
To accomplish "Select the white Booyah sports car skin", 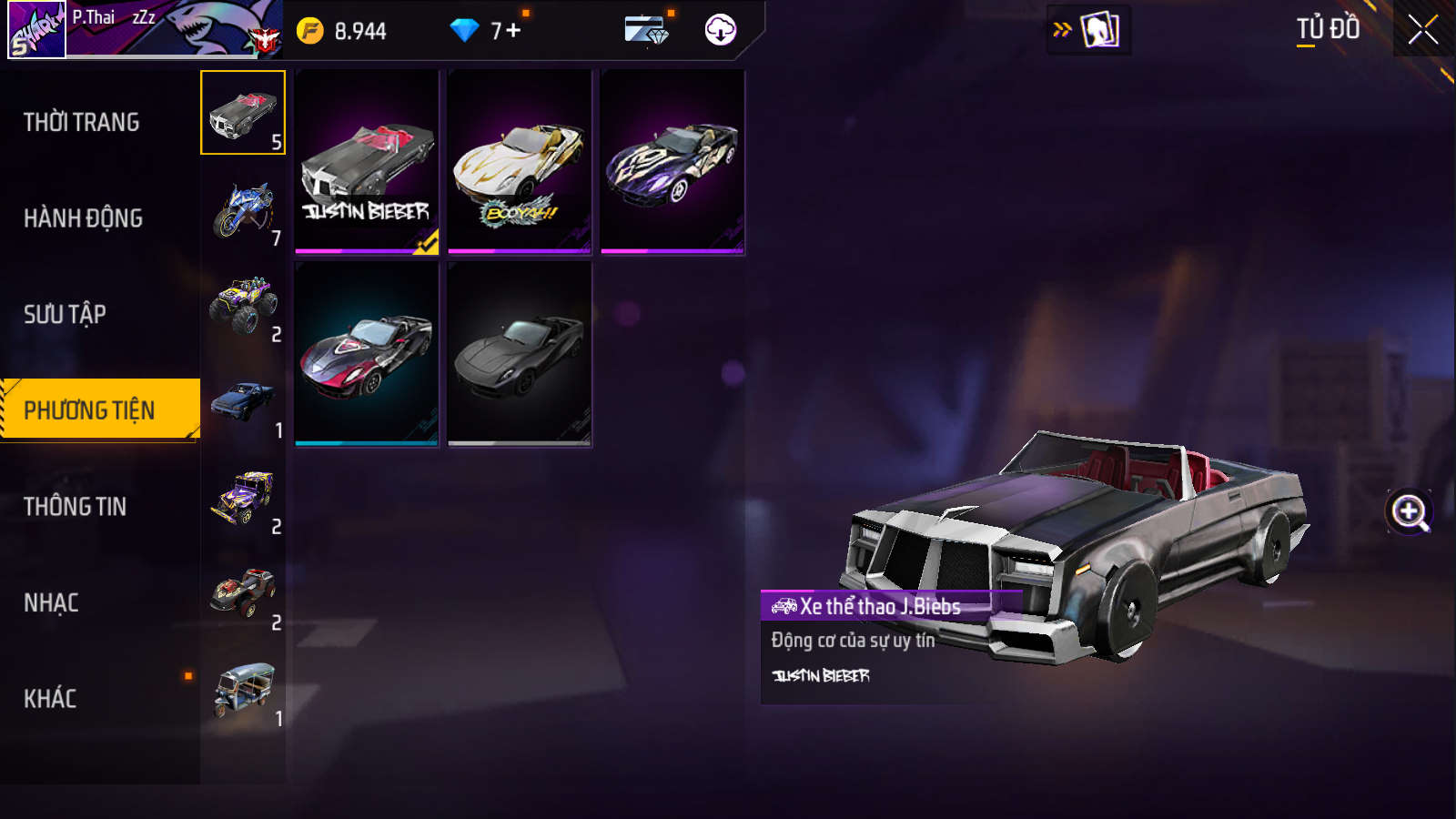I will [520, 163].
